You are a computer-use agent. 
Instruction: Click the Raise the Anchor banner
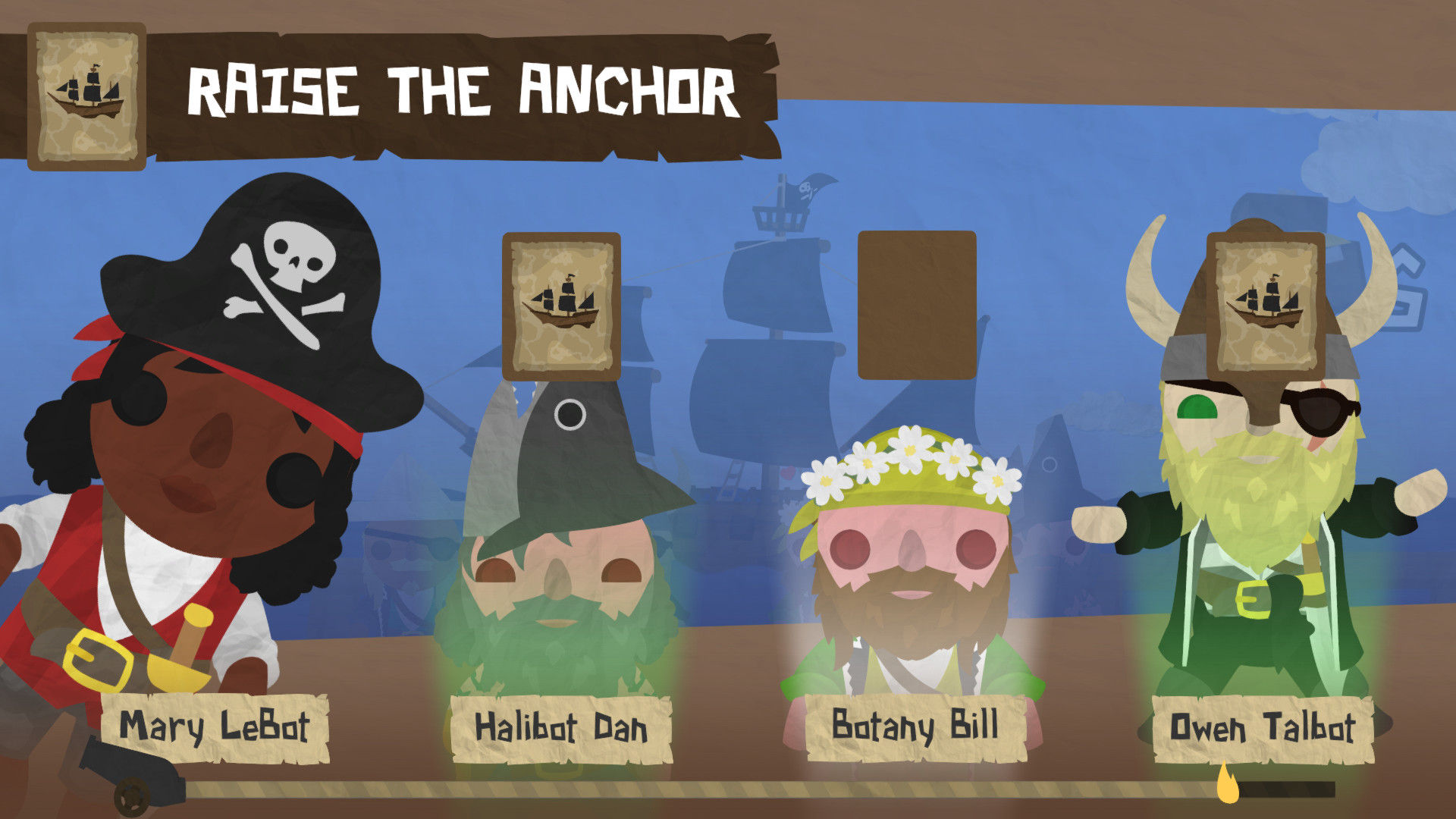[x=463, y=91]
